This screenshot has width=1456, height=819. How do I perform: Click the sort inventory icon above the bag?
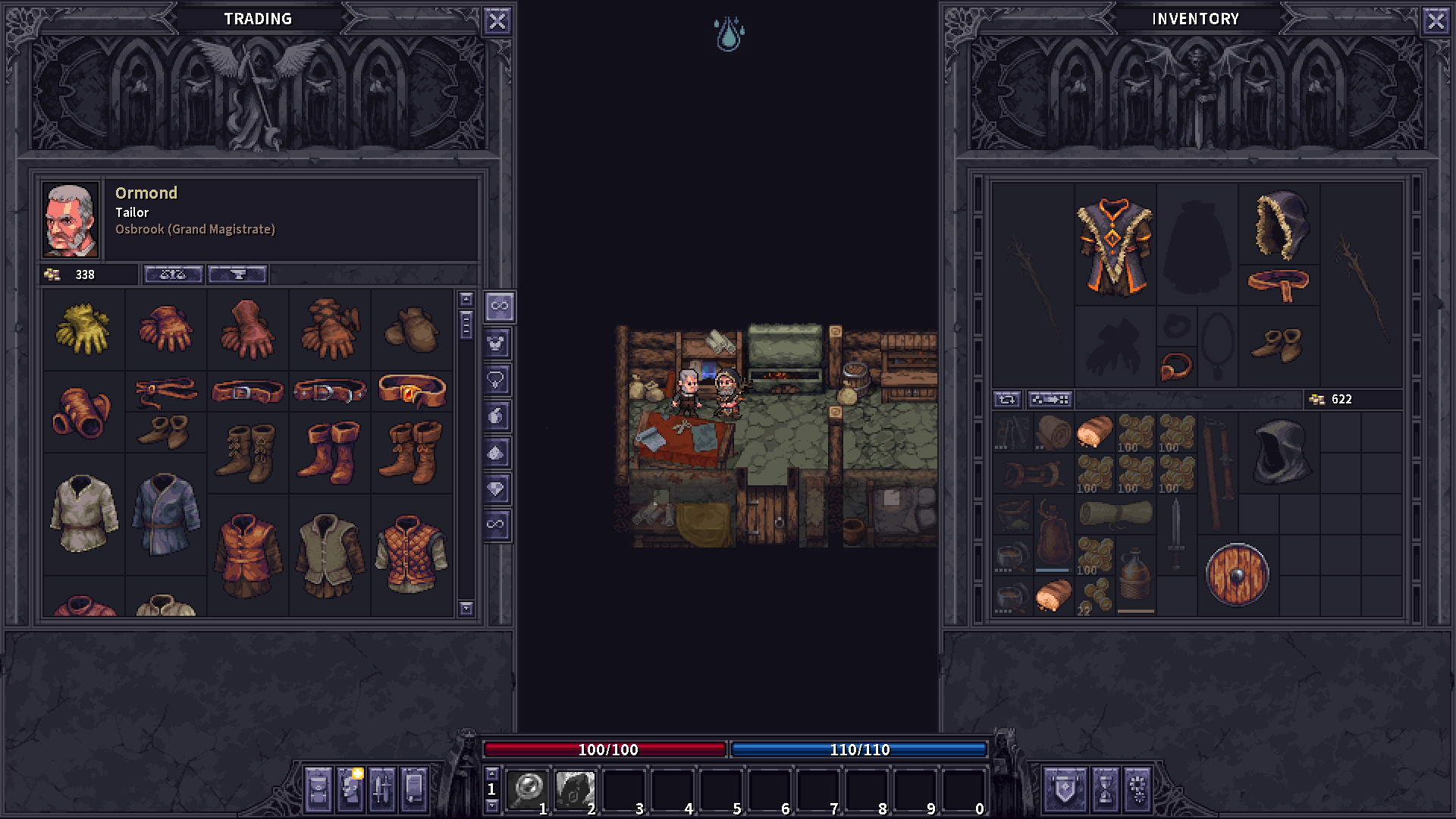1009,400
